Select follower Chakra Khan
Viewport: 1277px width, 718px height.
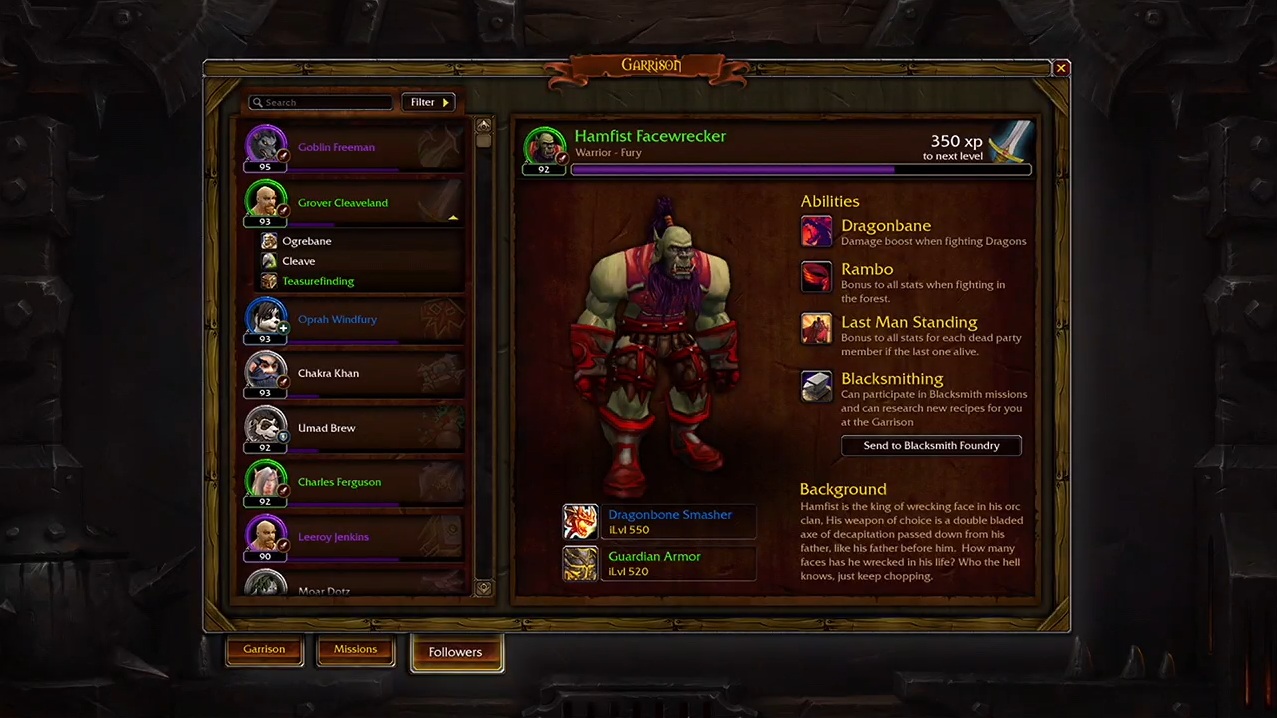[350, 374]
